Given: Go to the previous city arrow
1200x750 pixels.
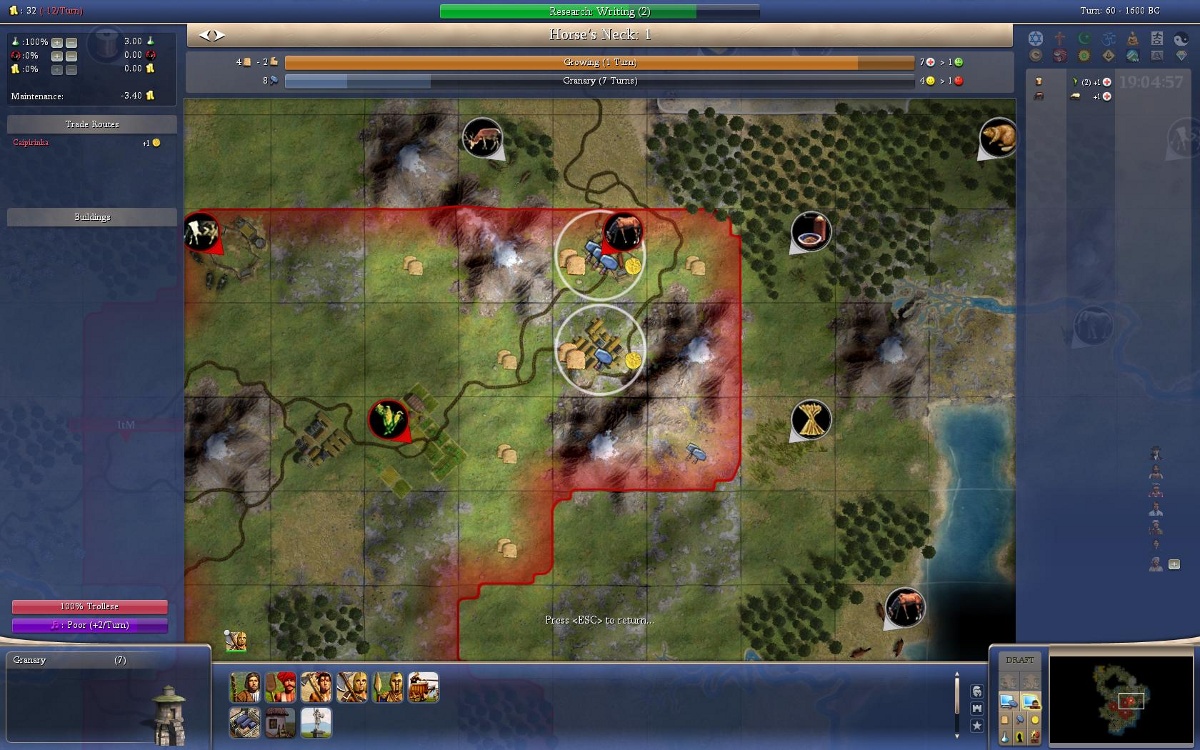Looking at the screenshot, I should (x=204, y=35).
